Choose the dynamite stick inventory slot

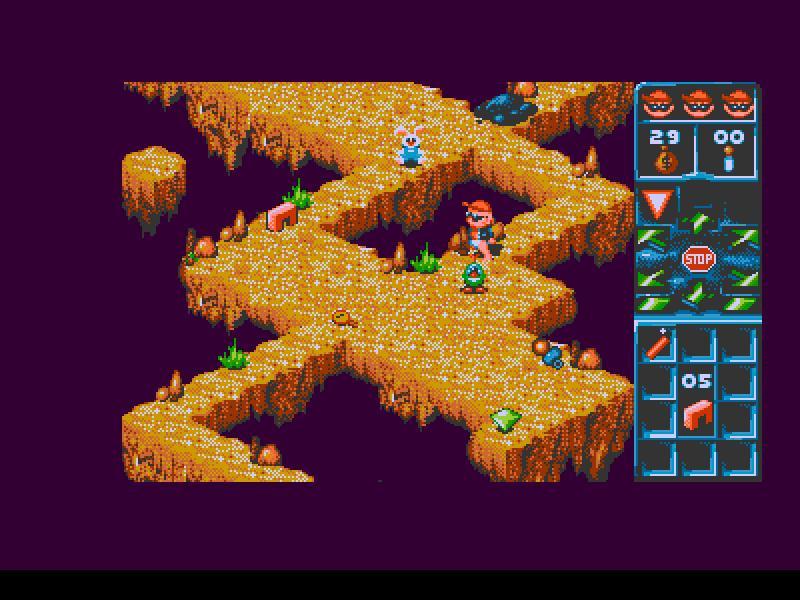(657, 345)
